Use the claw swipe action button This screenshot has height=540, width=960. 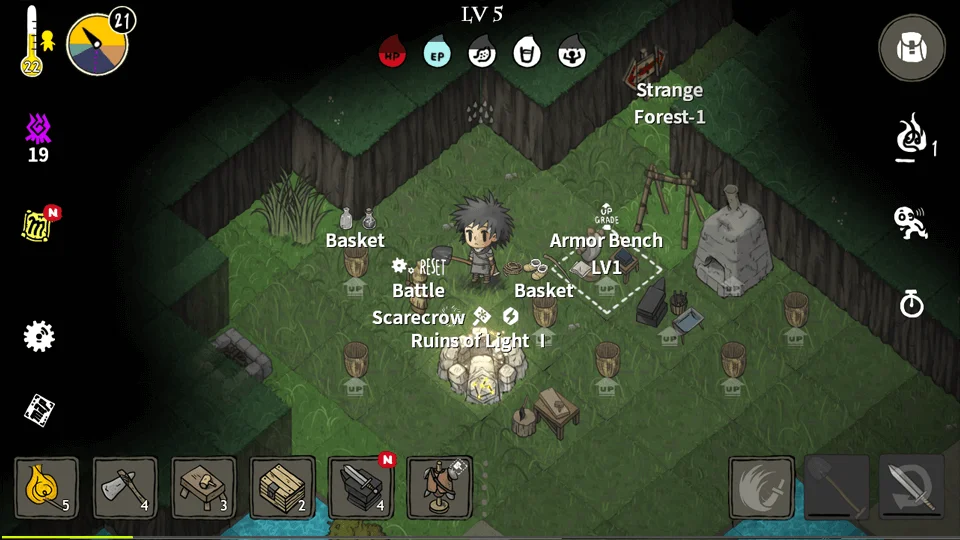coord(762,489)
